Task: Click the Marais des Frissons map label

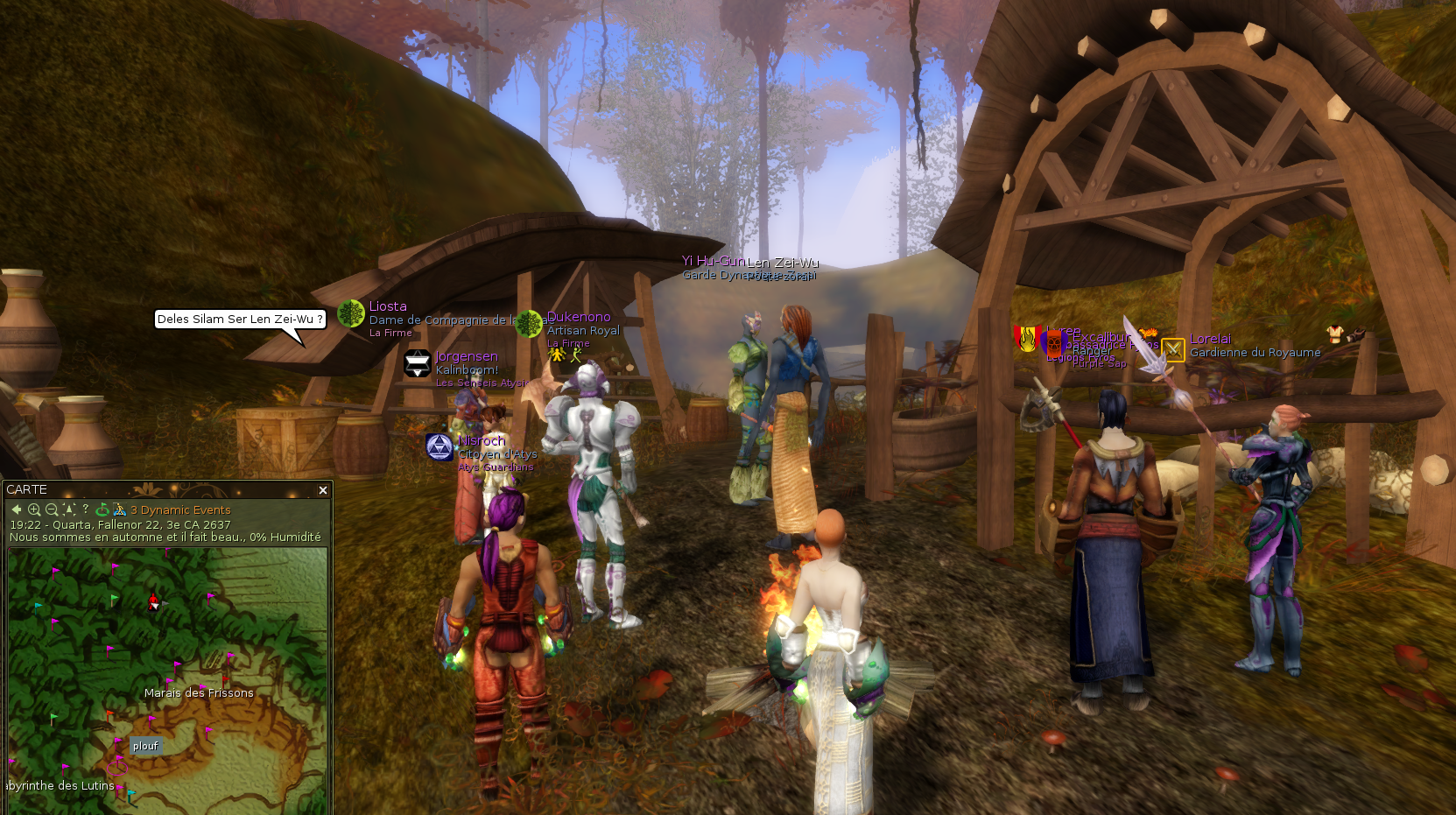Action: (x=199, y=692)
